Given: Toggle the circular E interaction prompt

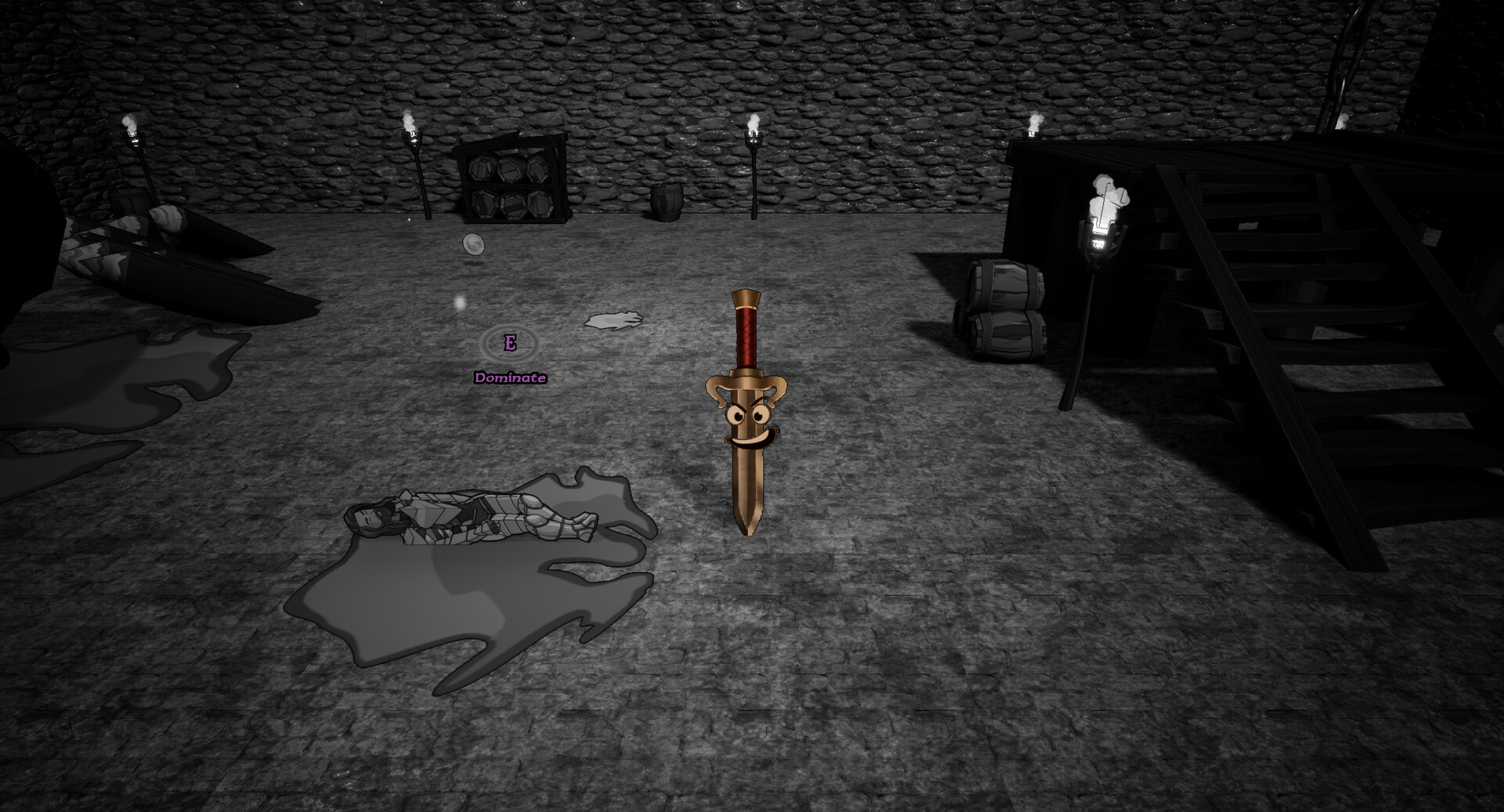Looking at the screenshot, I should click(511, 343).
